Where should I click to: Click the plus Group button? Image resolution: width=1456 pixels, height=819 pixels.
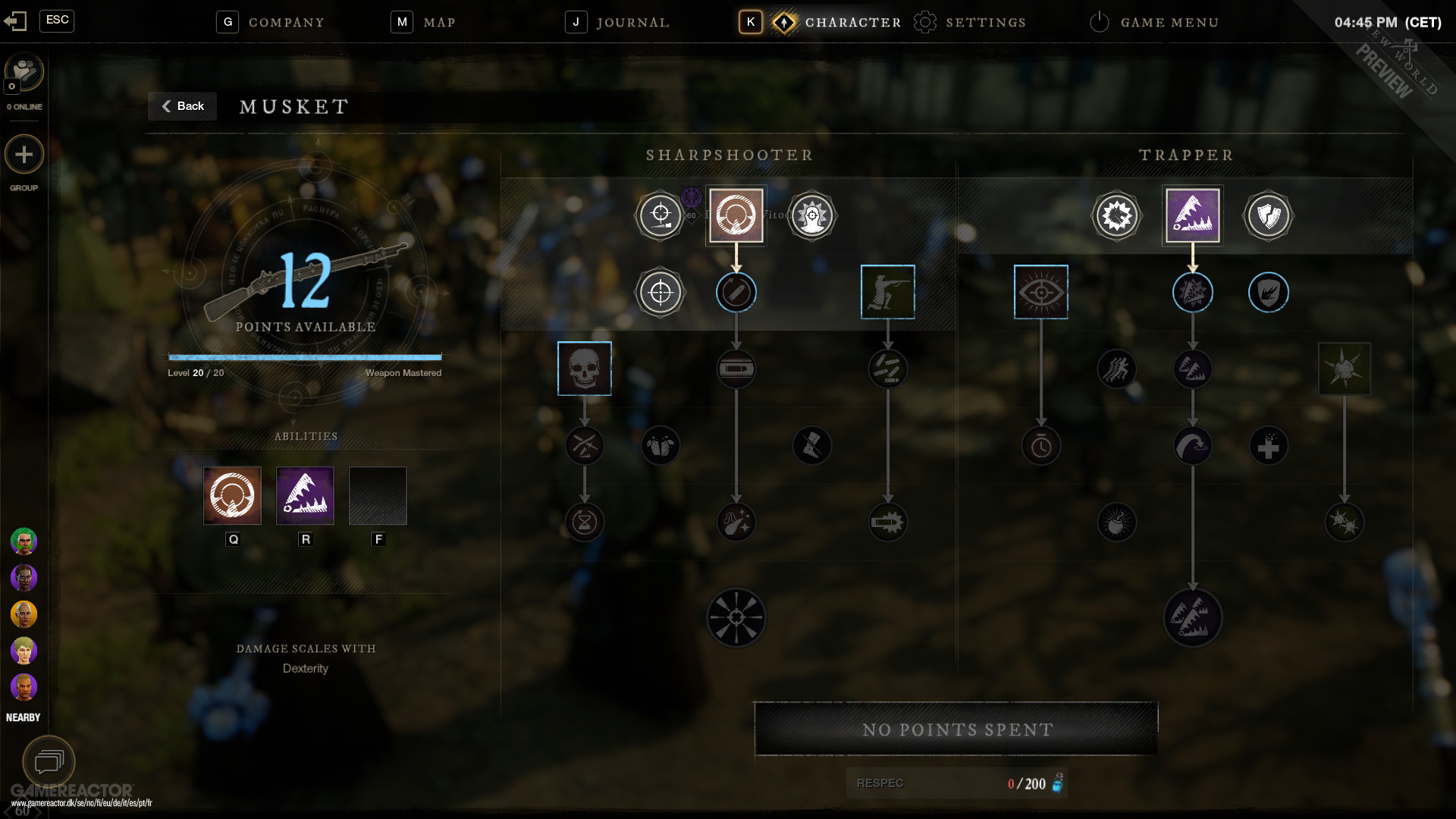pos(24,155)
